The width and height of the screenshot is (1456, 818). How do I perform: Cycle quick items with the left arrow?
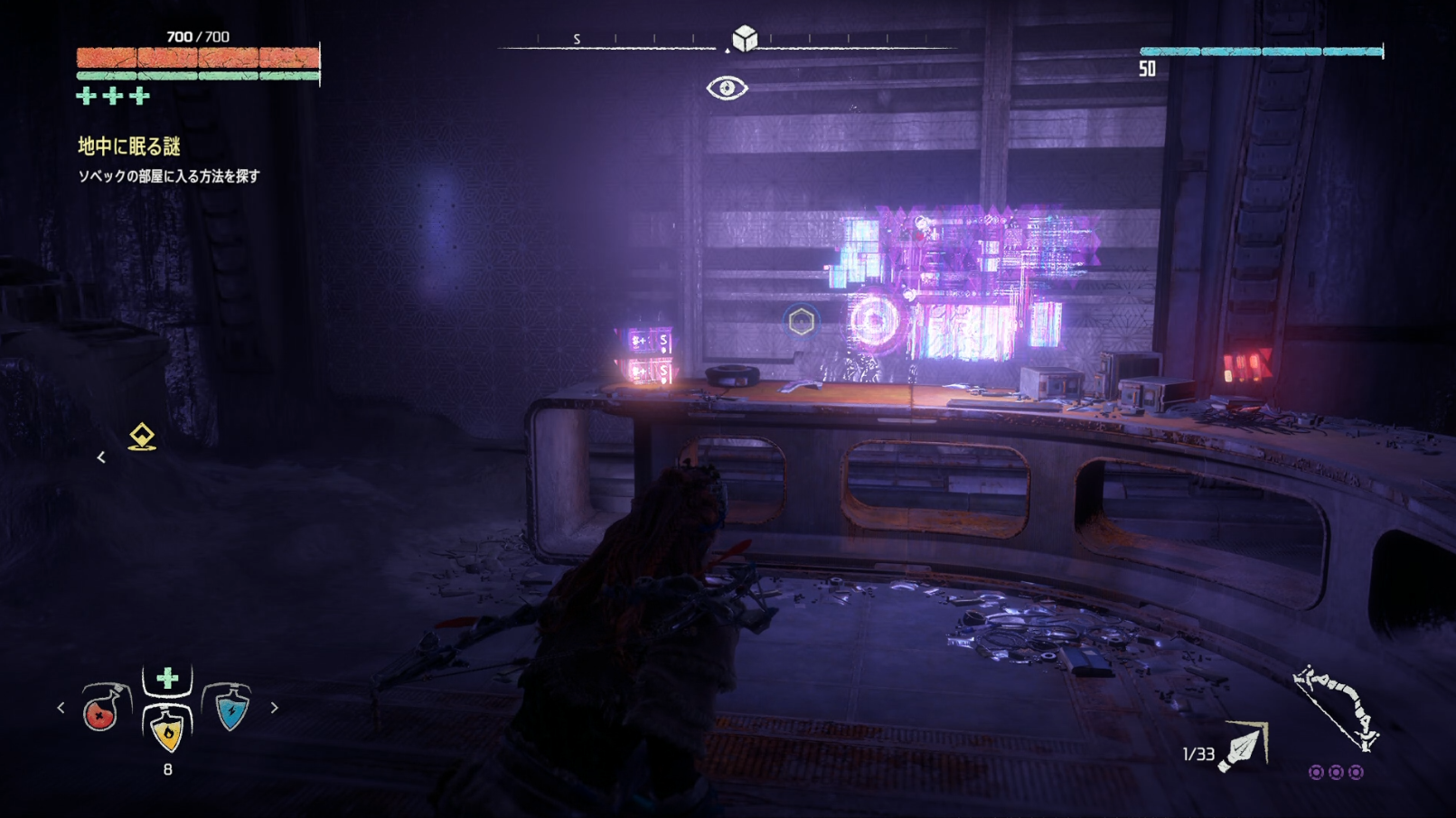[61, 709]
